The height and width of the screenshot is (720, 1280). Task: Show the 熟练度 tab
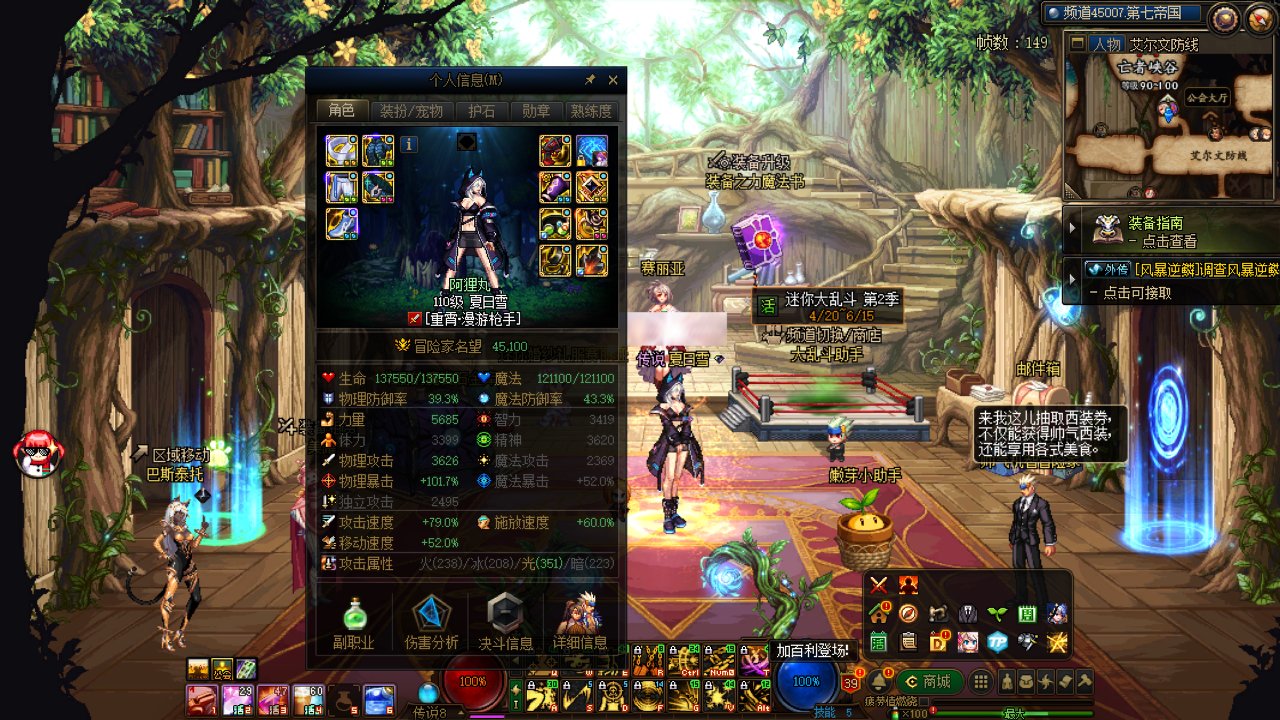point(590,111)
